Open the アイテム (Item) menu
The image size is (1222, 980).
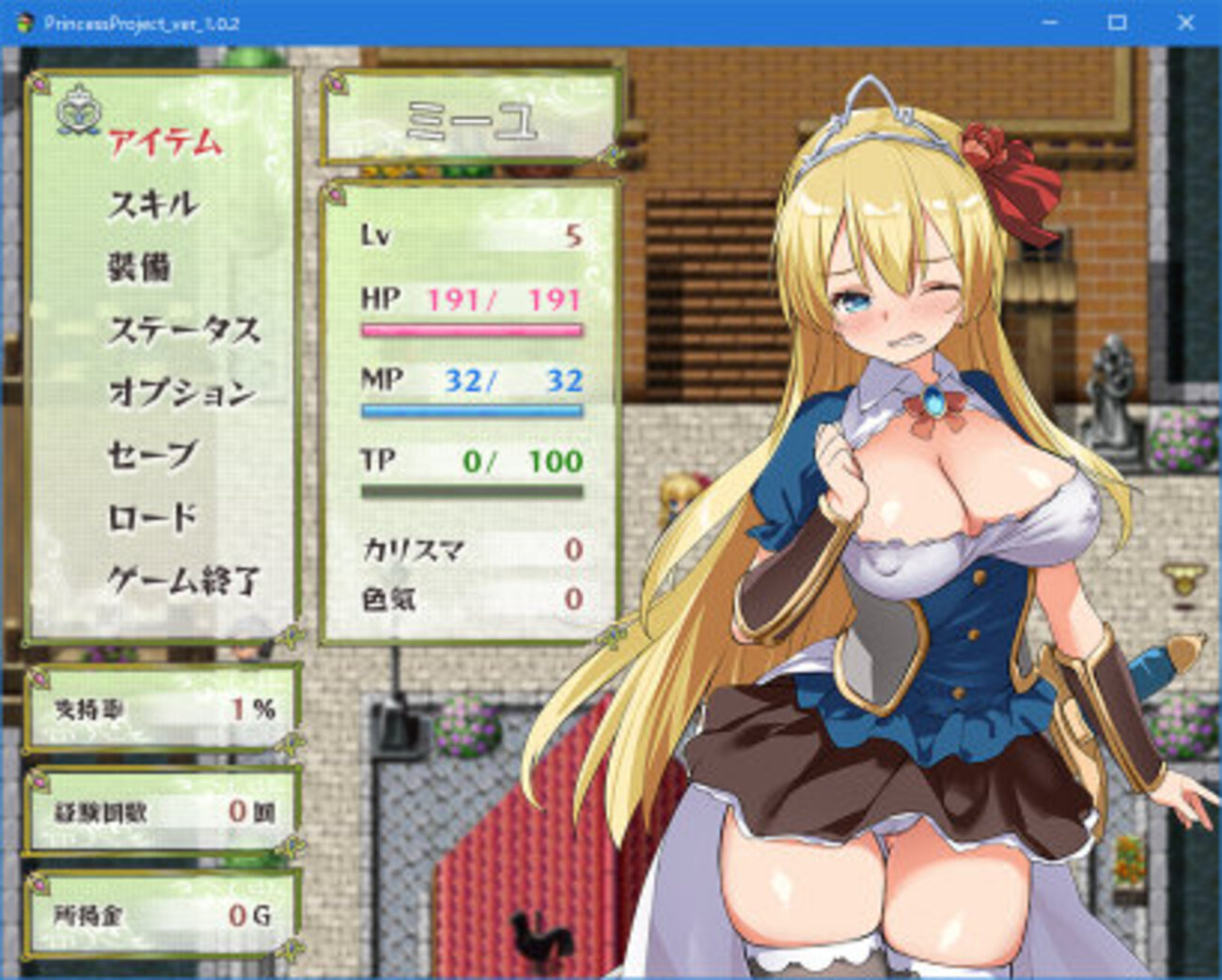[165, 143]
